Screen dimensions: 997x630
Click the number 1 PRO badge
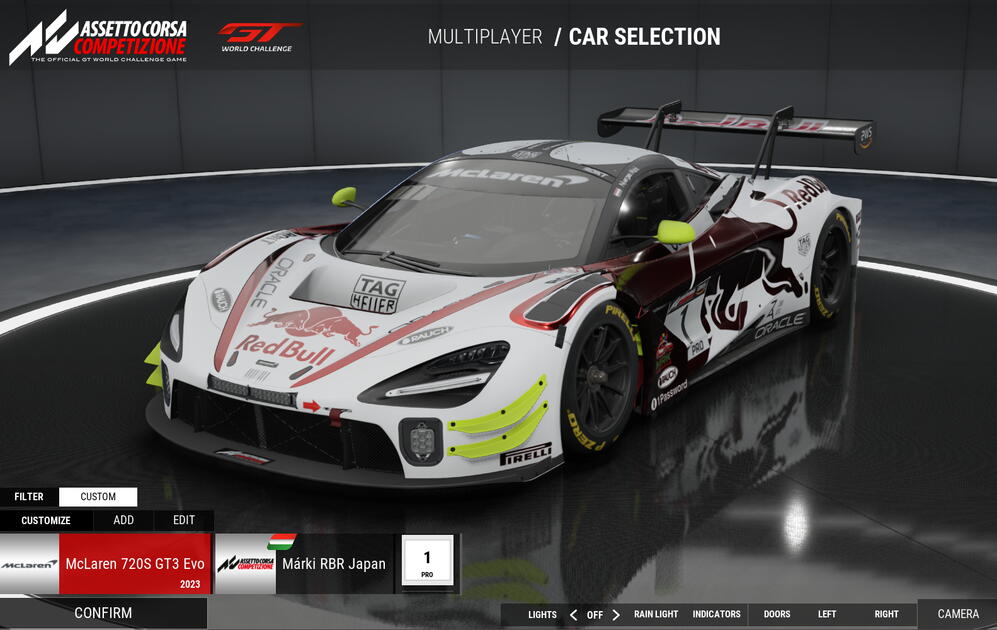click(427, 561)
